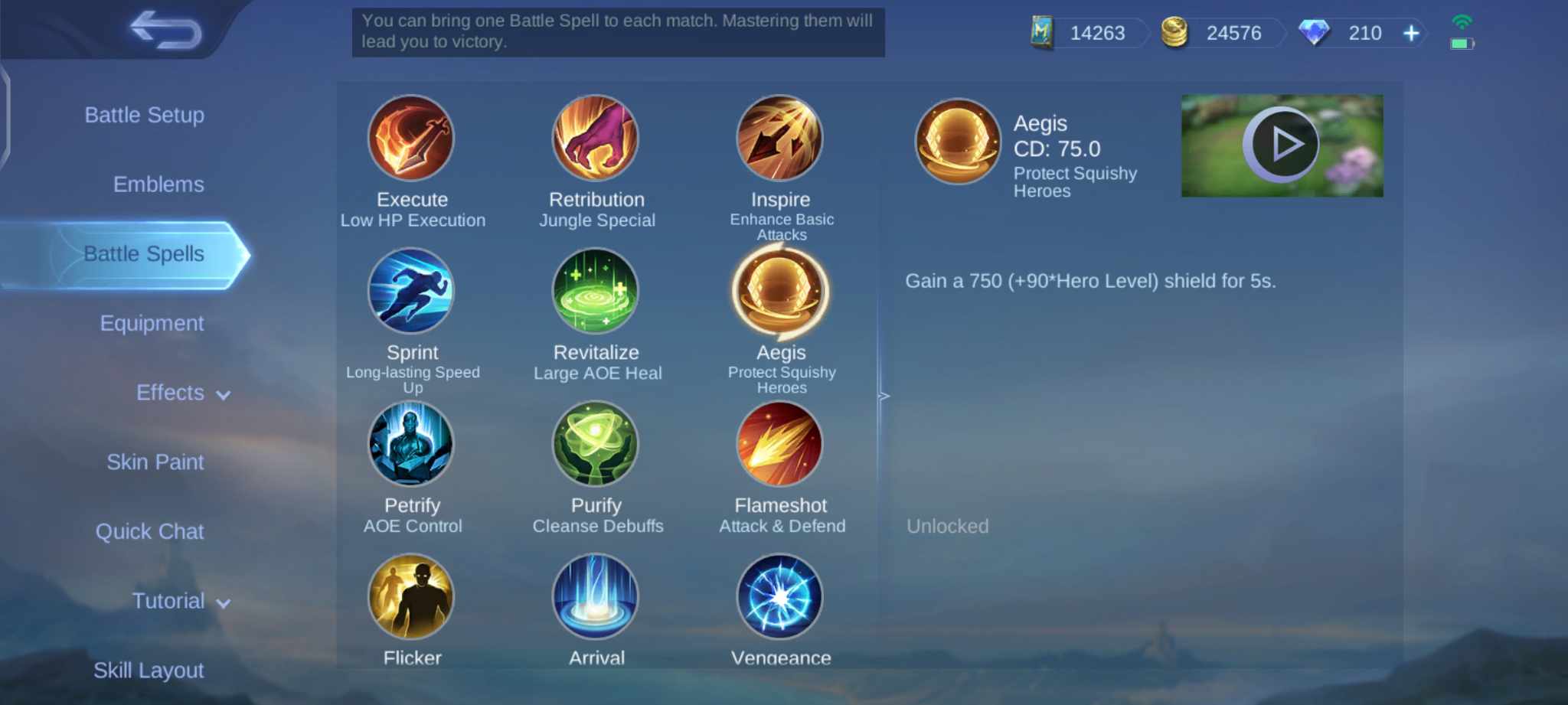Select the Flameshot spell icon
Screen dimensions: 1568x705
point(780,445)
